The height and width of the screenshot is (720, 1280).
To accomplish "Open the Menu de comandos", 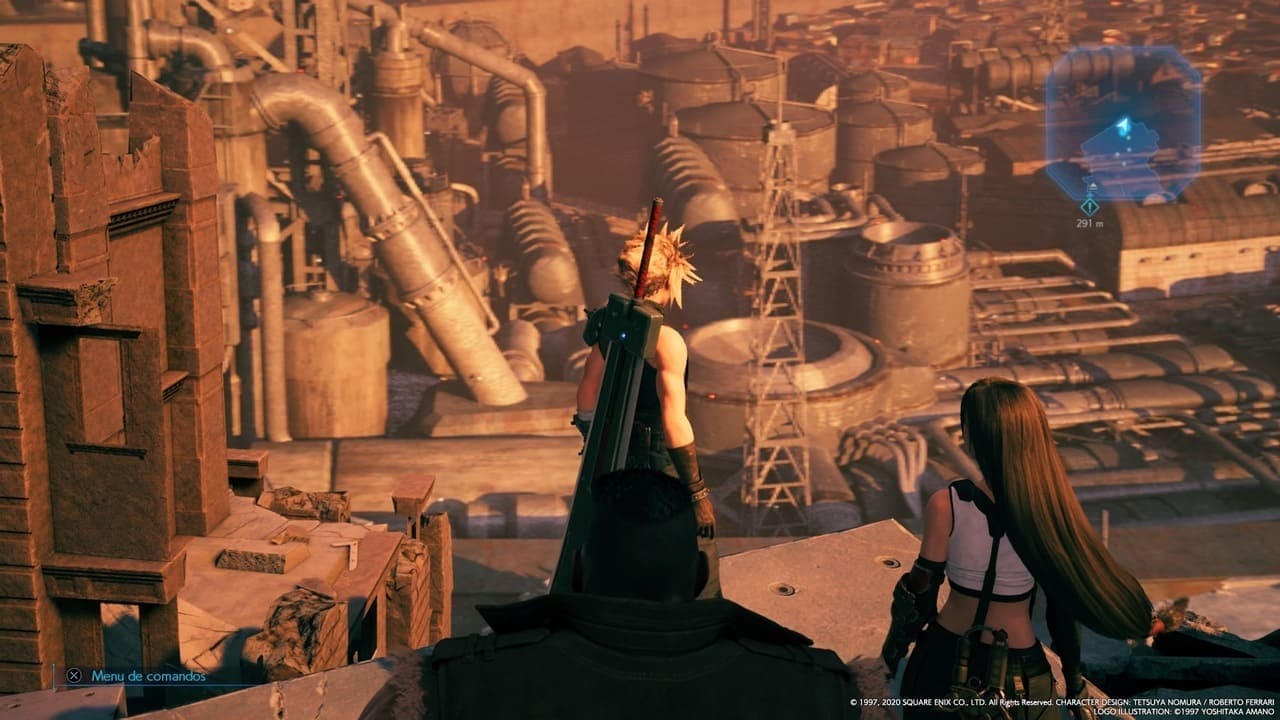I will (x=148, y=676).
